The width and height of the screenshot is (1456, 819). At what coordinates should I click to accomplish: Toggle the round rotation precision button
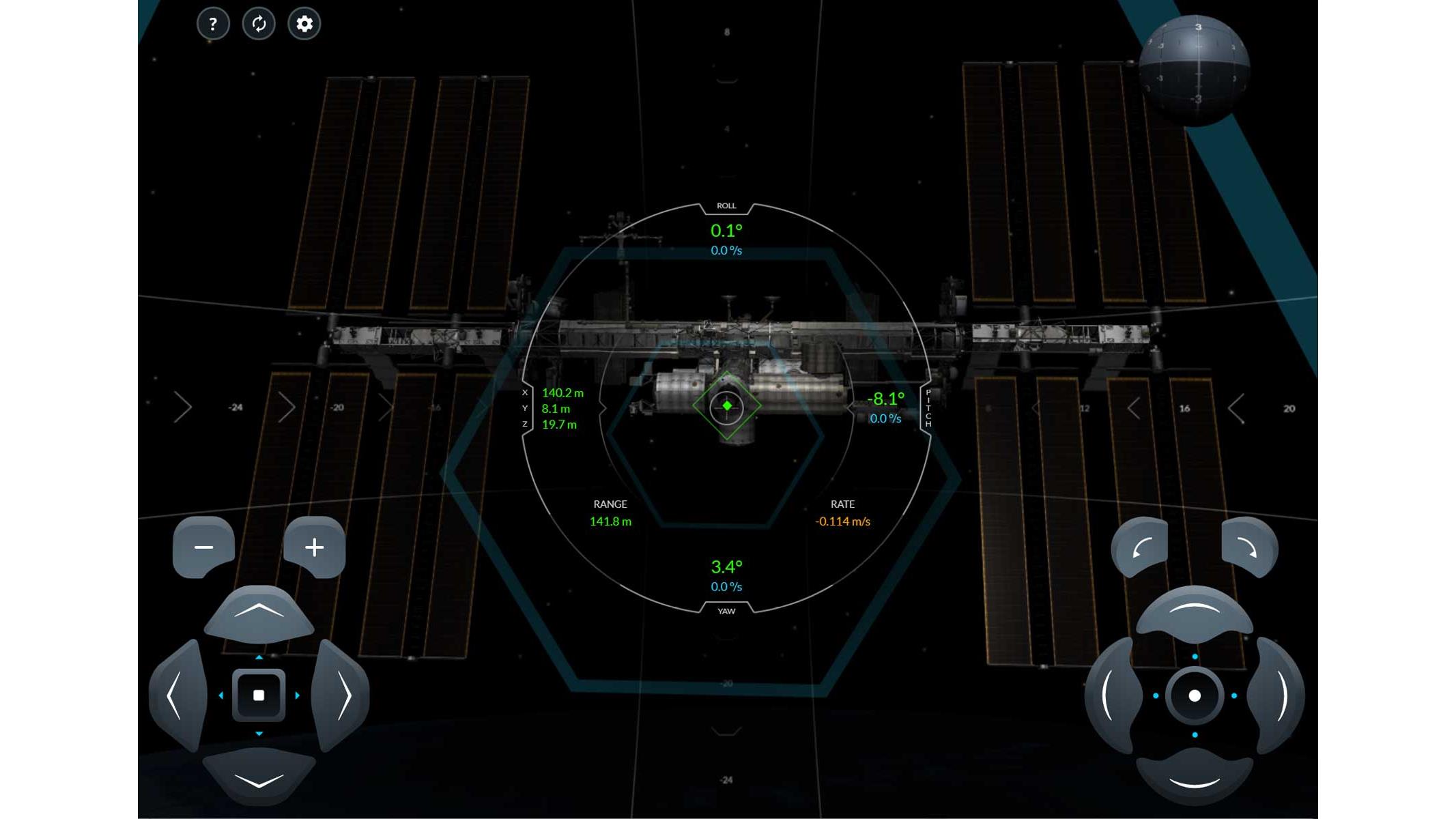coord(1195,695)
